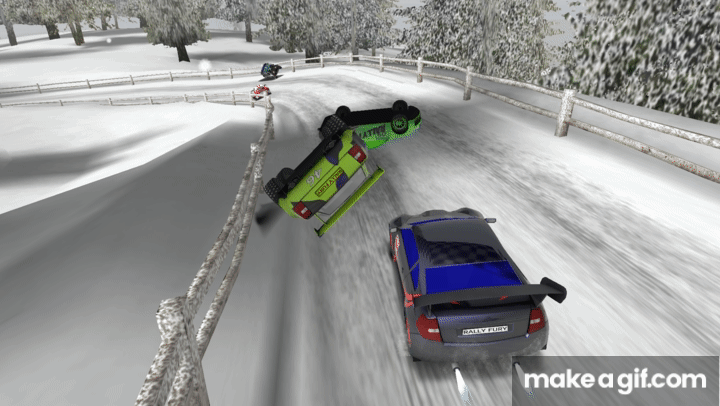
Task: Click the makeagif.com watermark logo
Action: click(x=615, y=380)
